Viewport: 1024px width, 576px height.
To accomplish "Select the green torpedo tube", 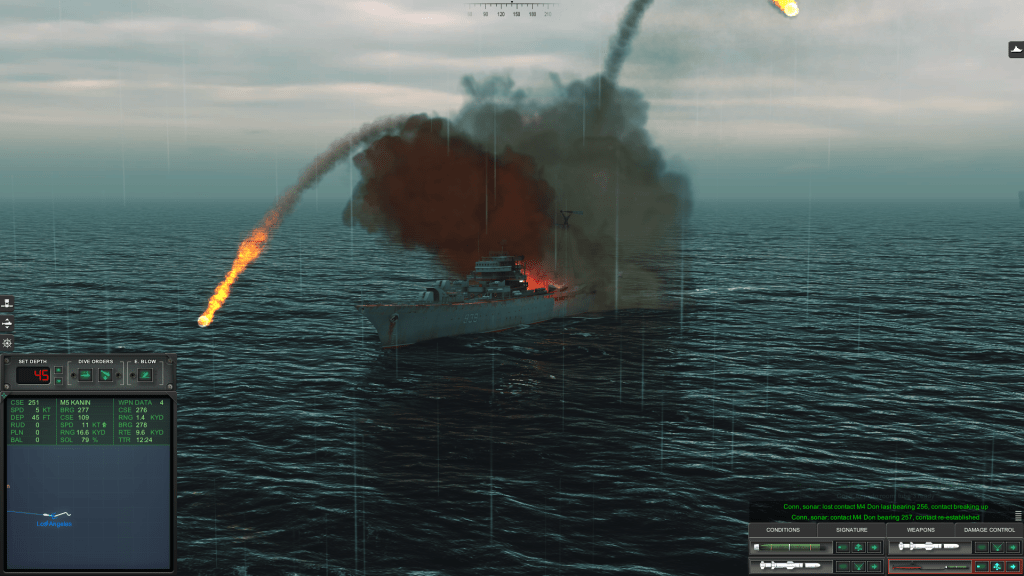I will pyautogui.click(x=791, y=547).
